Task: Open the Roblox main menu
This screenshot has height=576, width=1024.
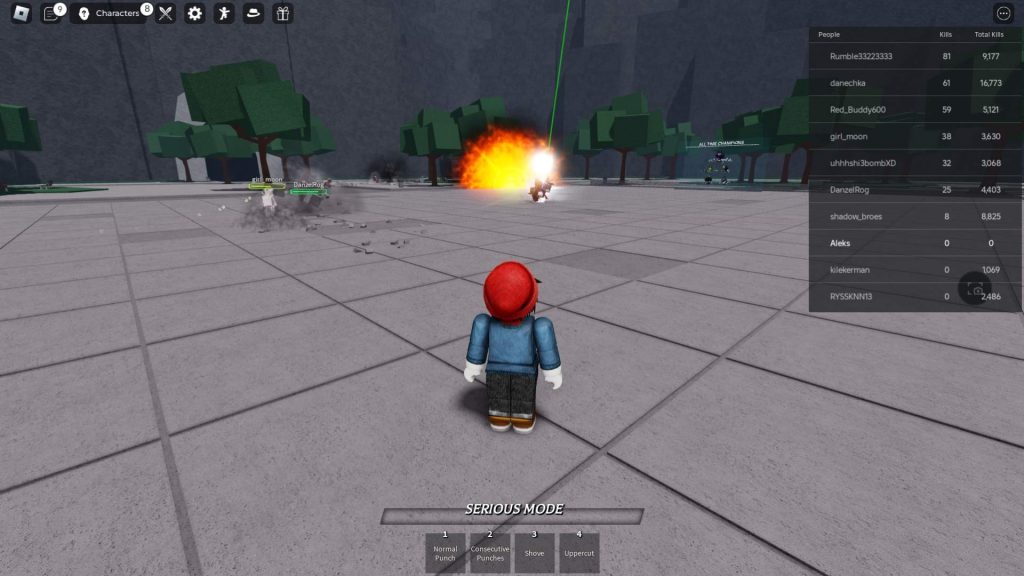Action: pos(21,13)
